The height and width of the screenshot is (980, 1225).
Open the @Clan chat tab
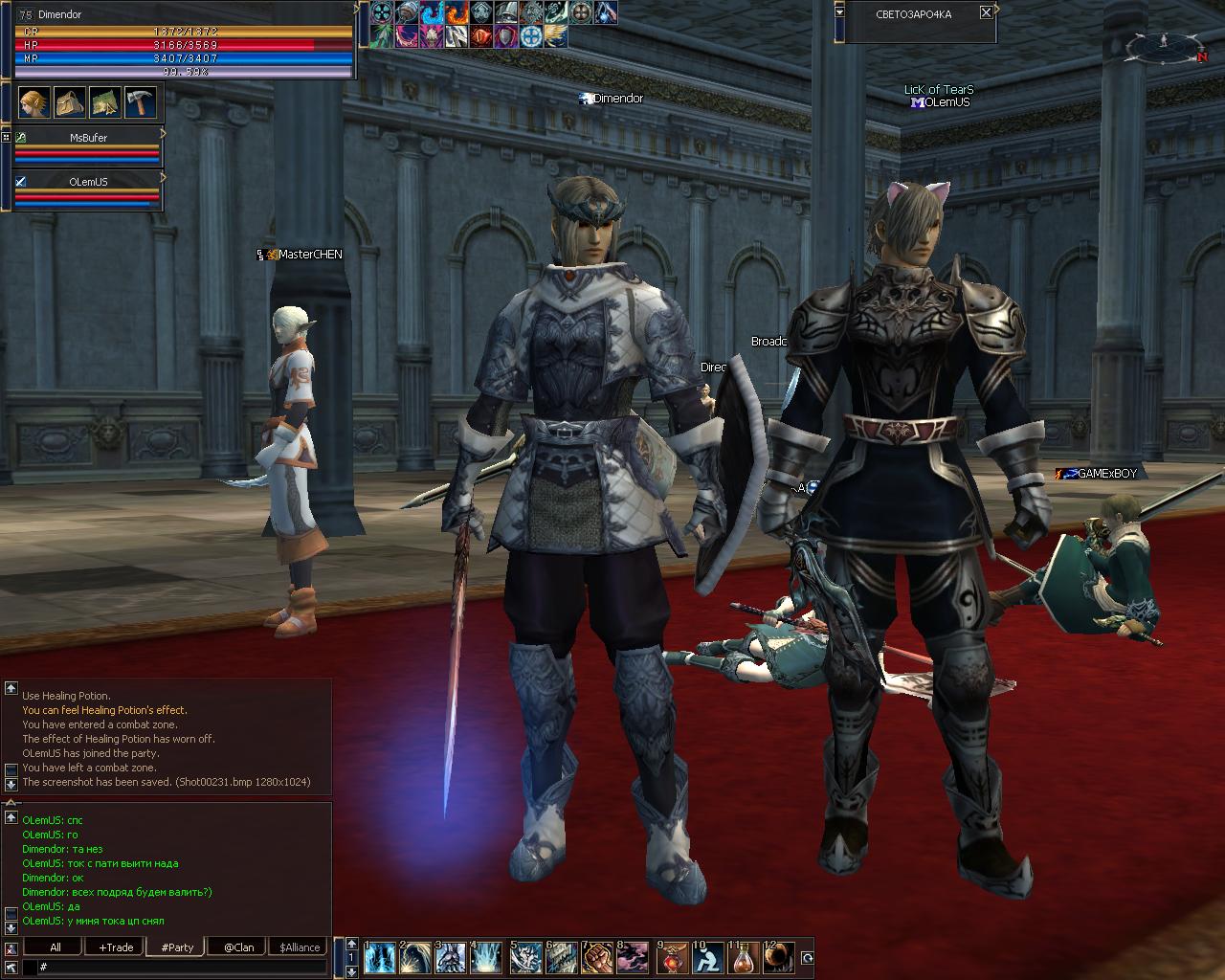click(x=238, y=947)
